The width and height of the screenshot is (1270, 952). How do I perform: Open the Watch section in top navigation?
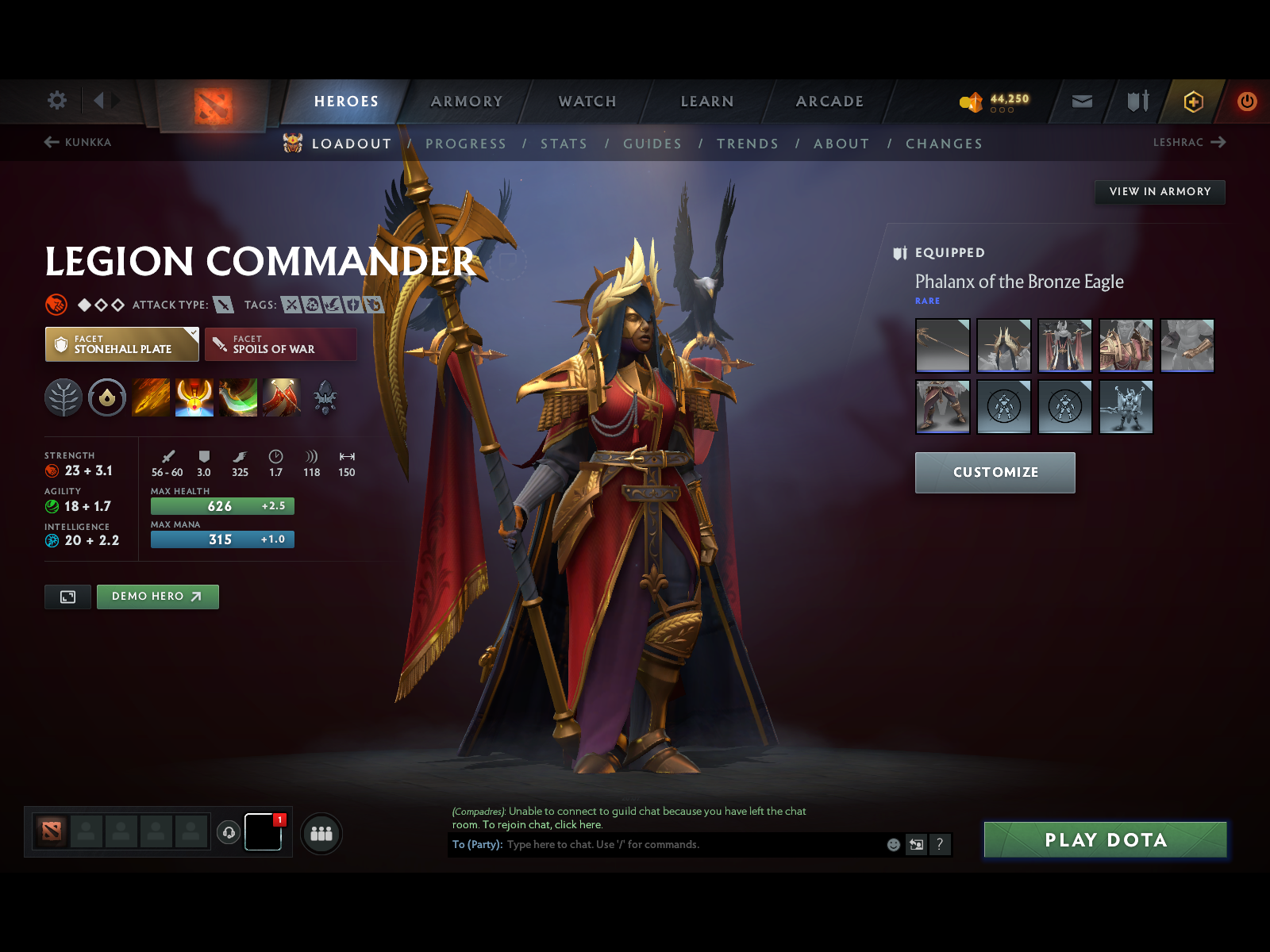point(587,102)
